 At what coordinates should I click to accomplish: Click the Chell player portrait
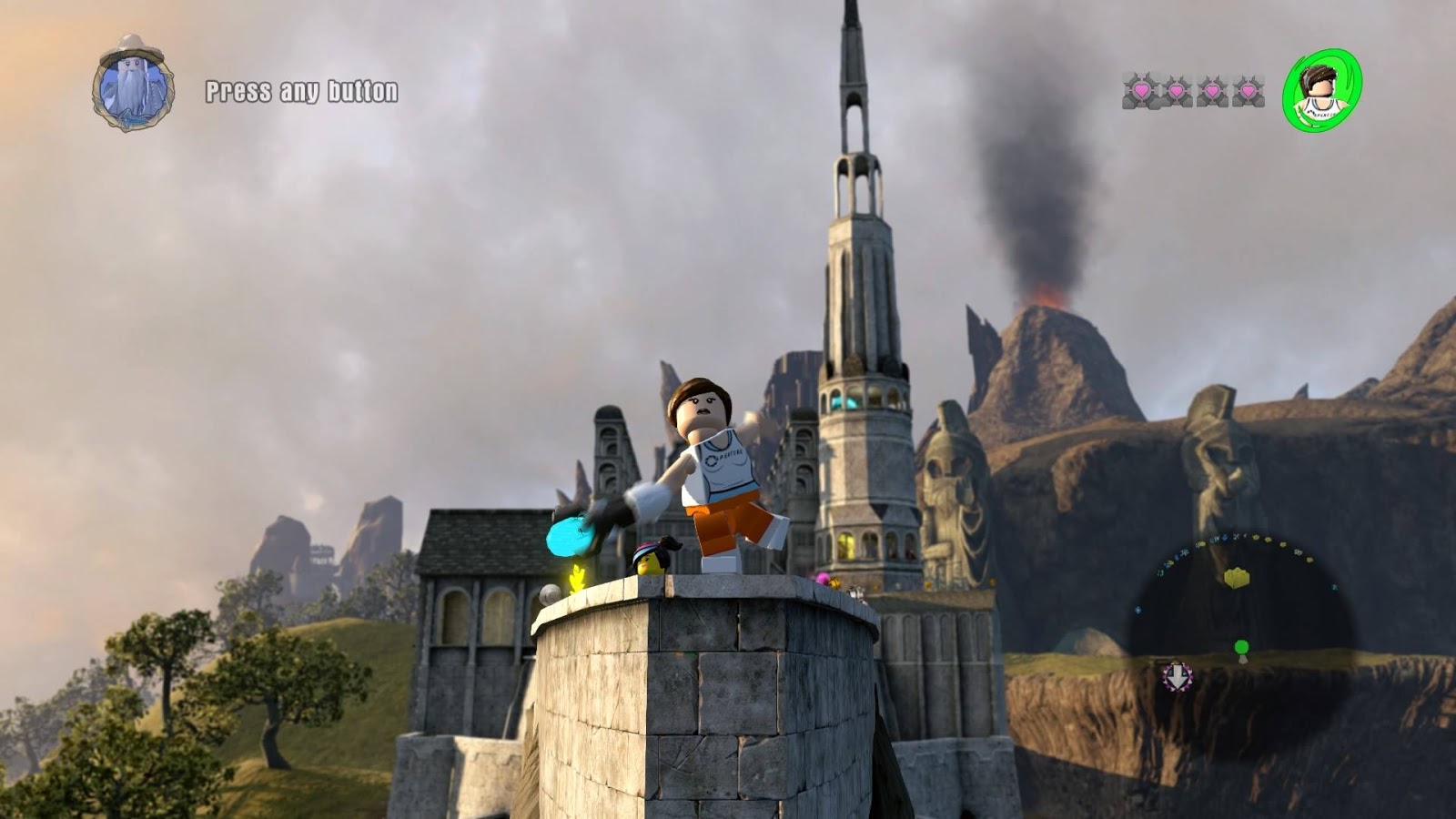1321,90
